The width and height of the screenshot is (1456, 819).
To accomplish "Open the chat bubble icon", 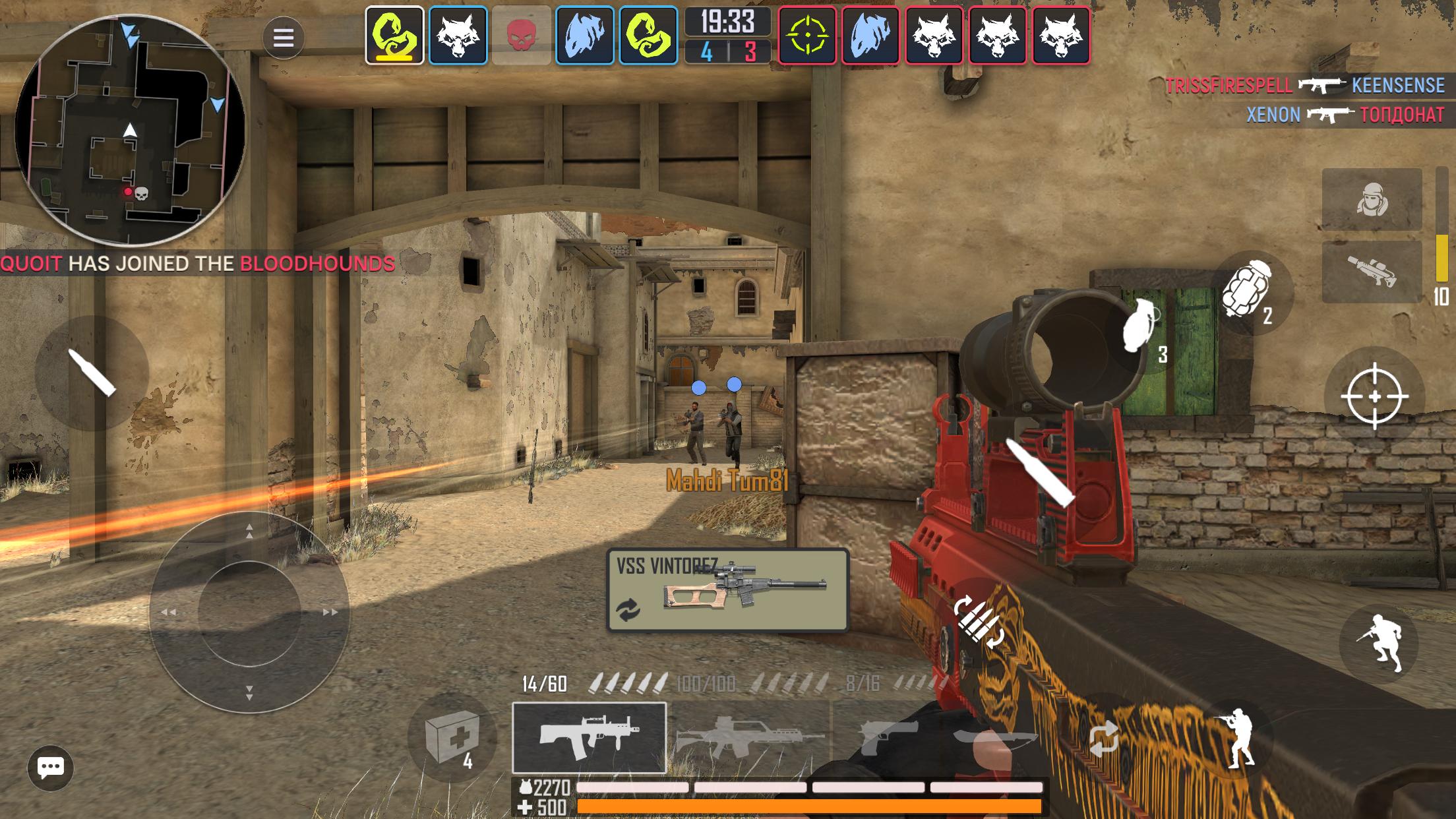I will click(49, 767).
